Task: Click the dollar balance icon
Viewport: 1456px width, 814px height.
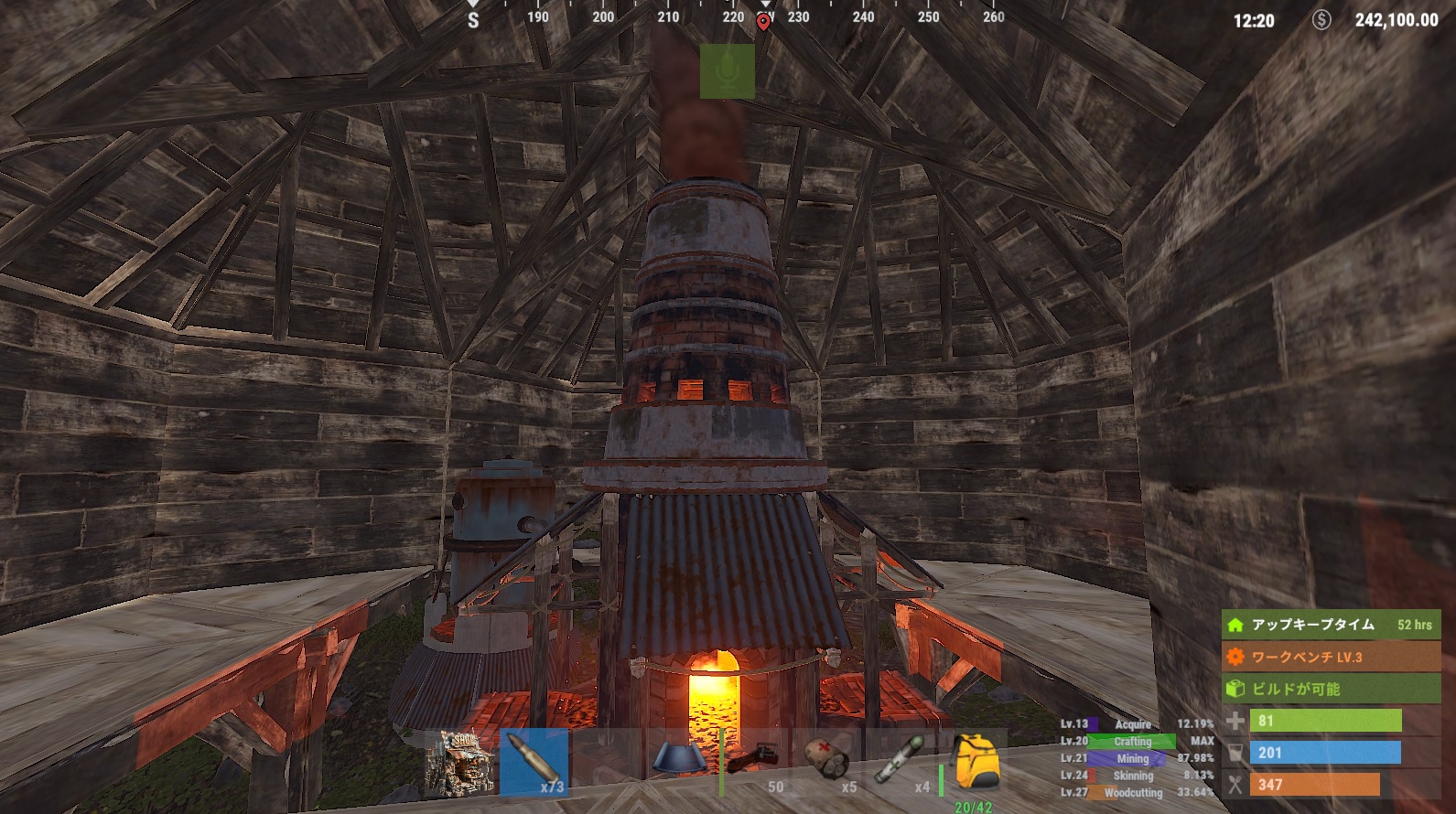Action: click(1321, 19)
